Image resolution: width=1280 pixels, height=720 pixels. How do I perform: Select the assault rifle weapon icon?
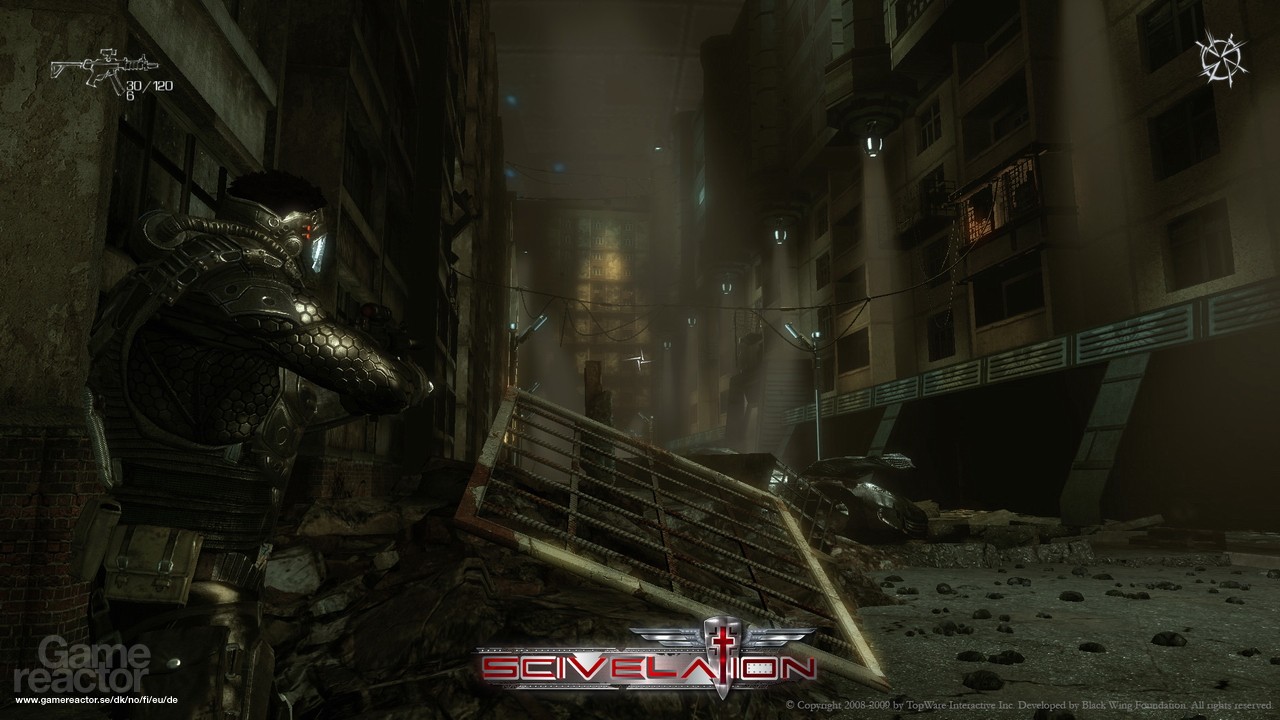(105, 65)
